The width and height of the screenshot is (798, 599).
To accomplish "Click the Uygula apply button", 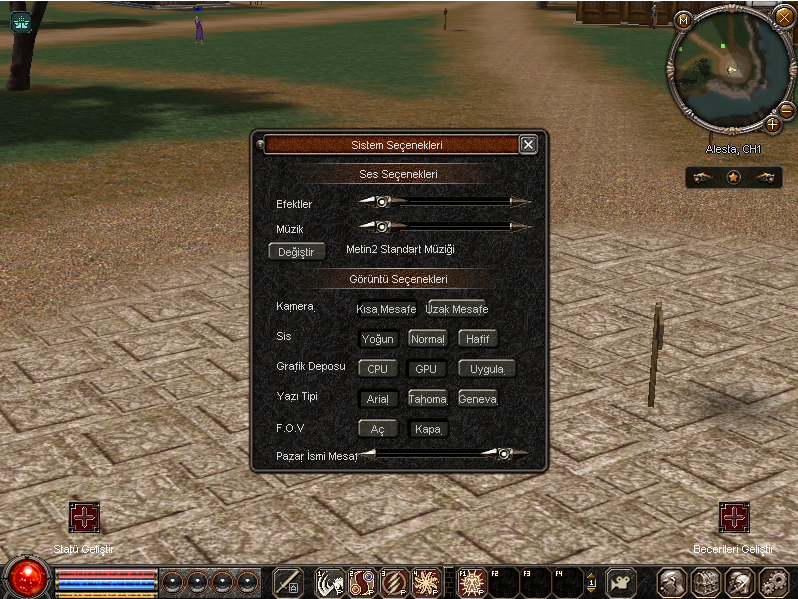I will pos(487,369).
